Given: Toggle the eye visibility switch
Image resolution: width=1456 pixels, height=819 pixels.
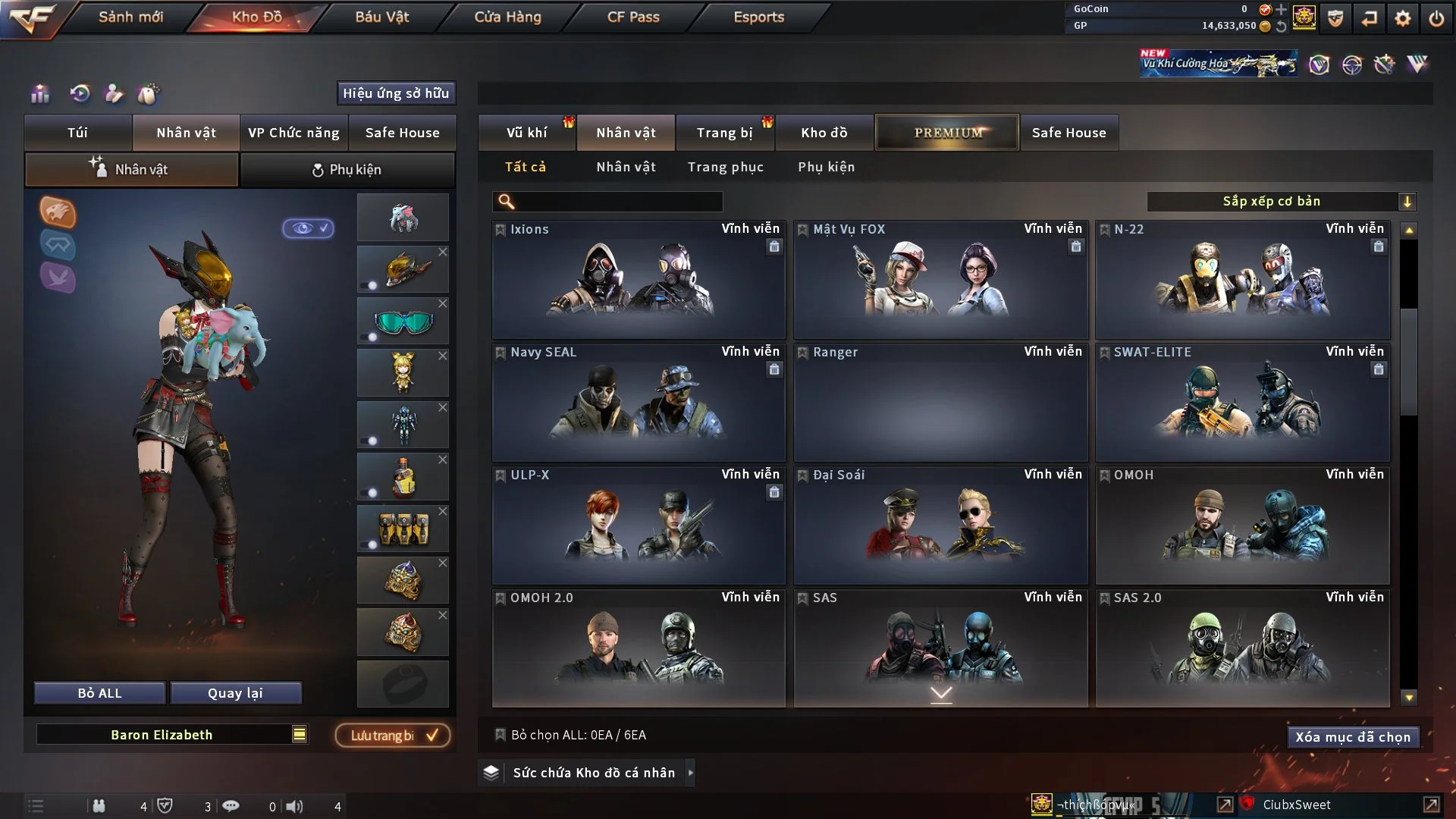Looking at the screenshot, I should (308, 228).
